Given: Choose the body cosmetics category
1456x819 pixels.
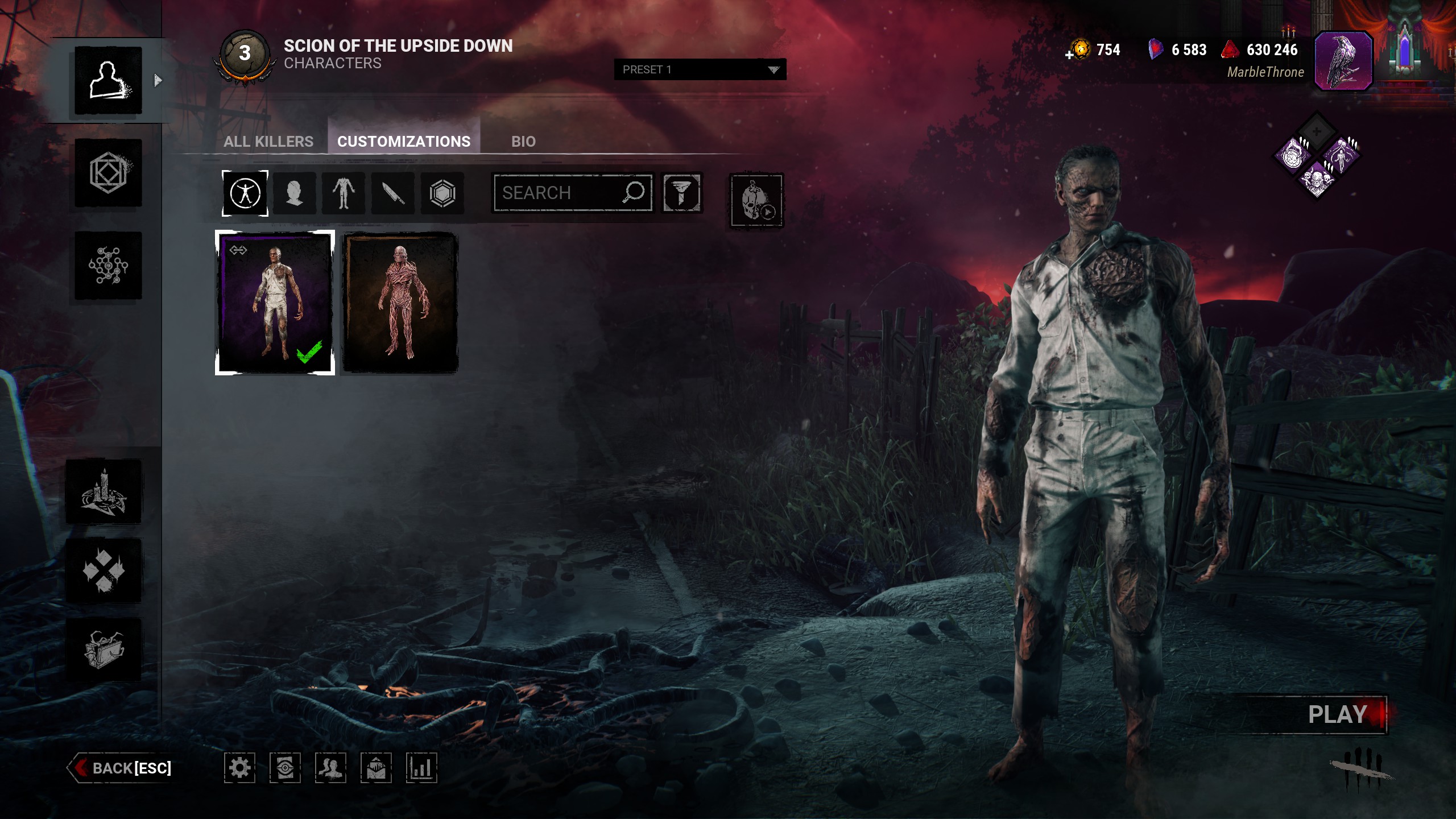Looking at the screenshot, I should pyautogui.click(x=344, y=193).
